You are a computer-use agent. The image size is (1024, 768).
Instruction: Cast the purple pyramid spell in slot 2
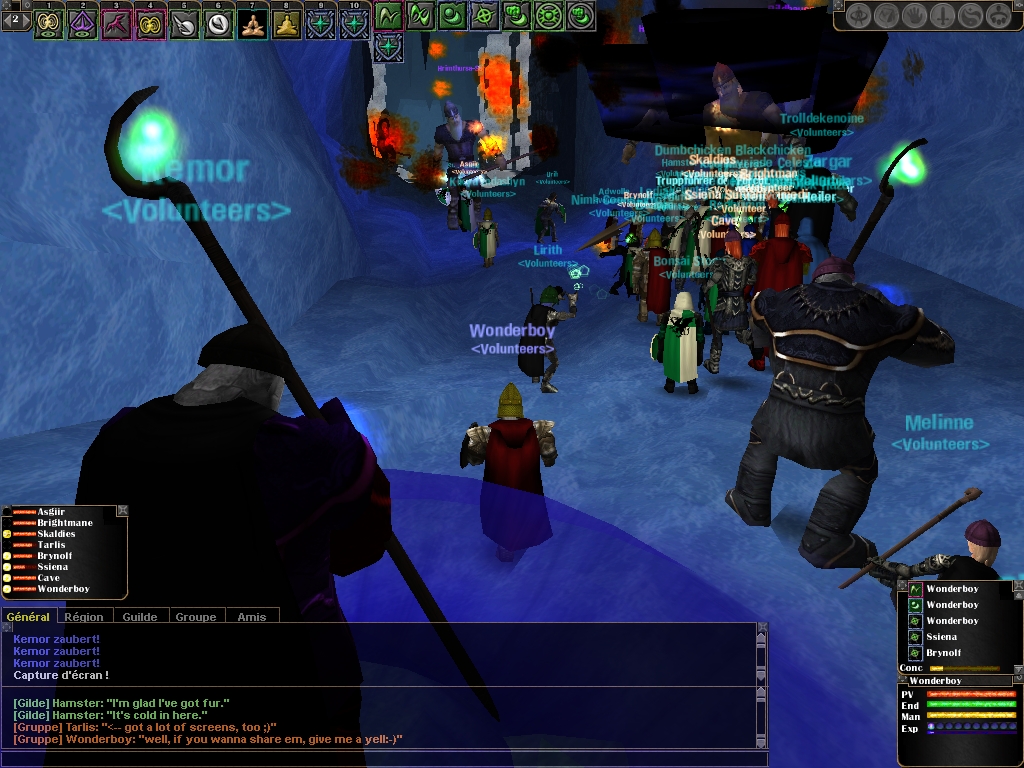point(82,21)
